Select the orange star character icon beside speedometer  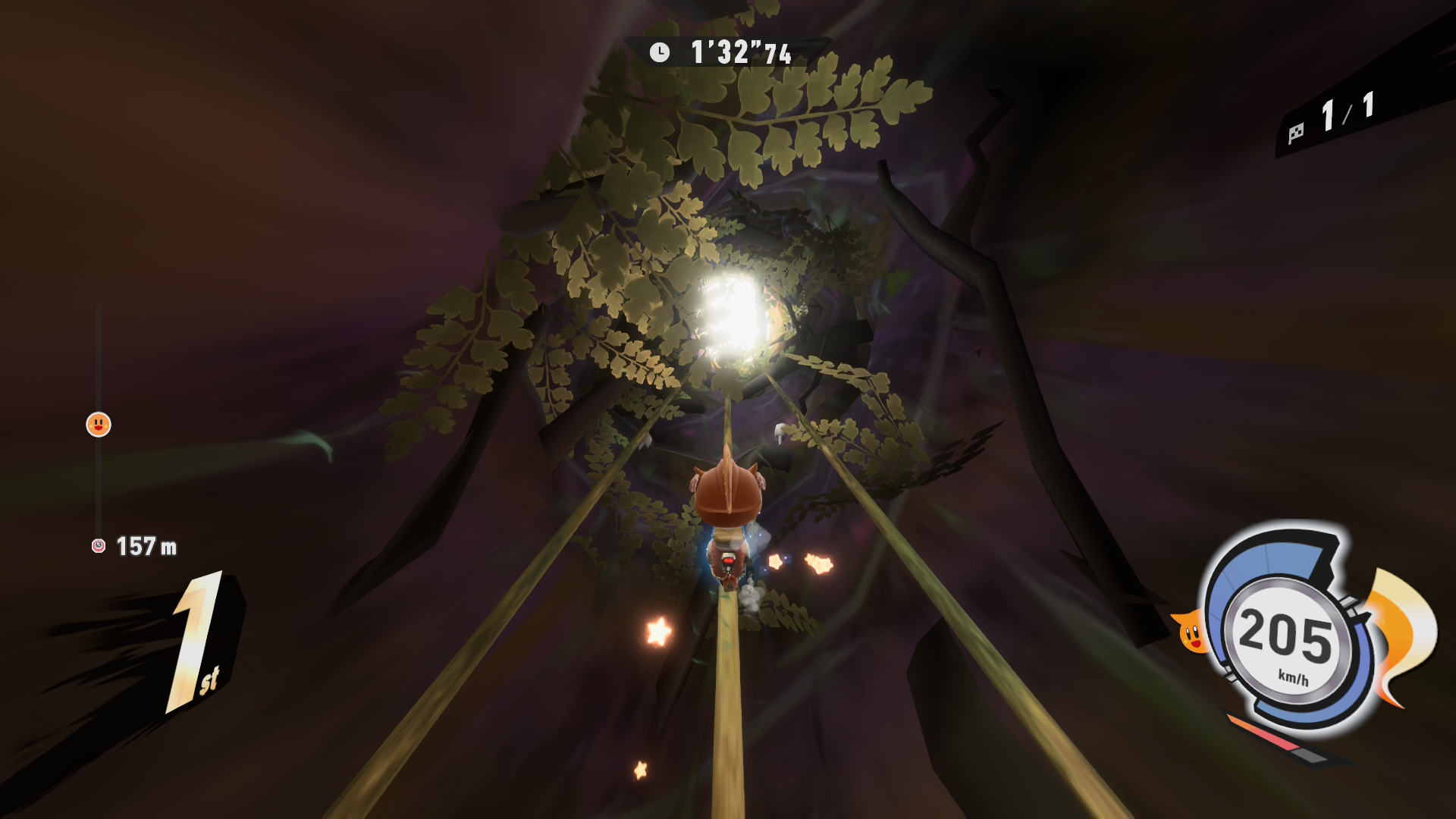[1191, 632]
